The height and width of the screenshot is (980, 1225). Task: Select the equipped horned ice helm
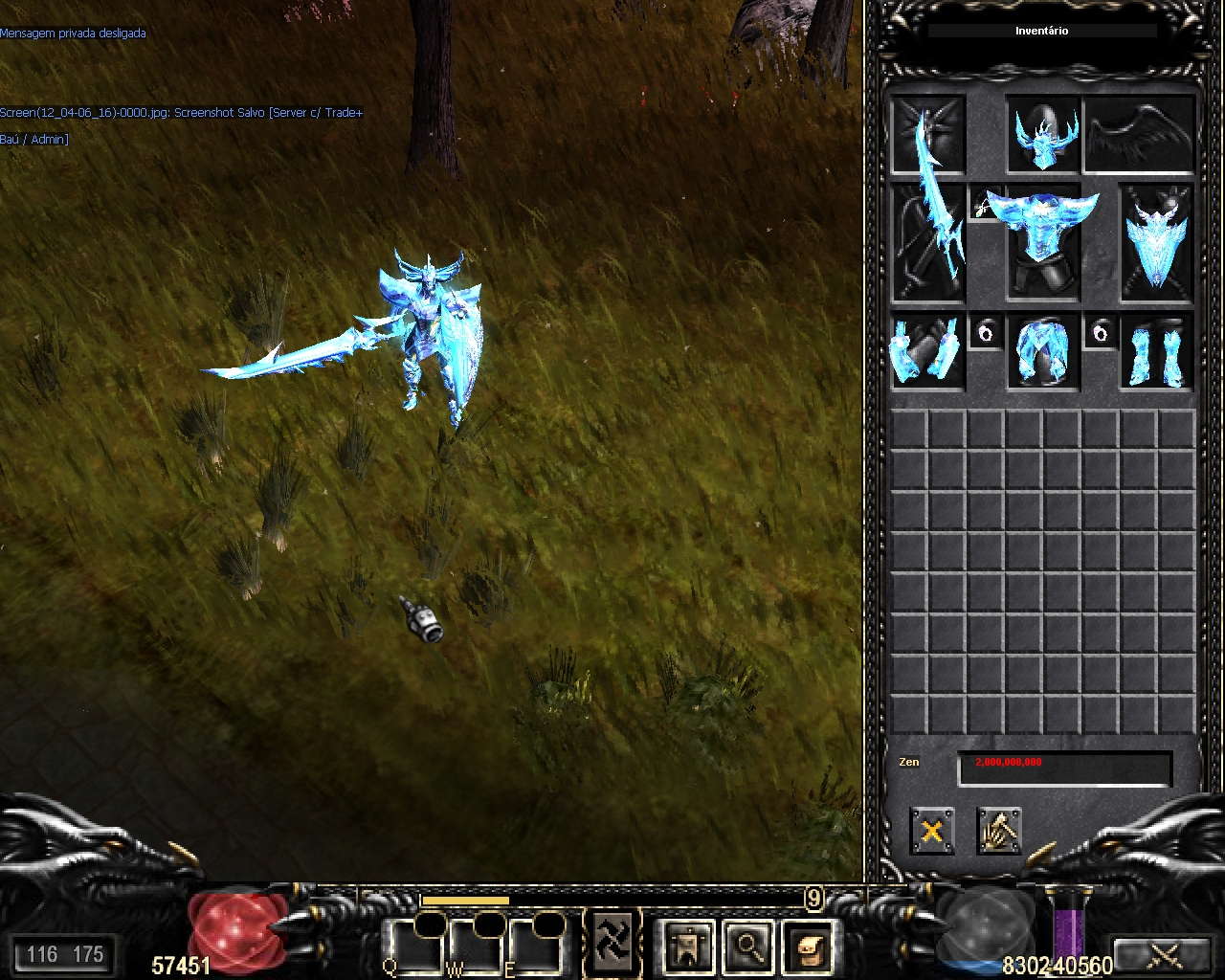(1043, 136)
